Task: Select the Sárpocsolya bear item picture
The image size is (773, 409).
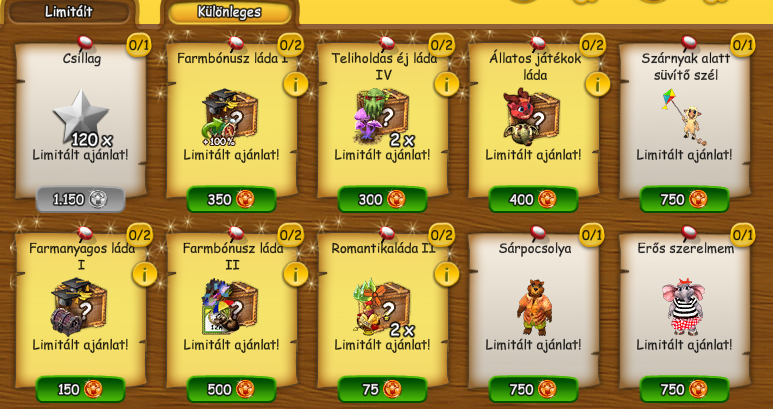Action: (533, 306)
